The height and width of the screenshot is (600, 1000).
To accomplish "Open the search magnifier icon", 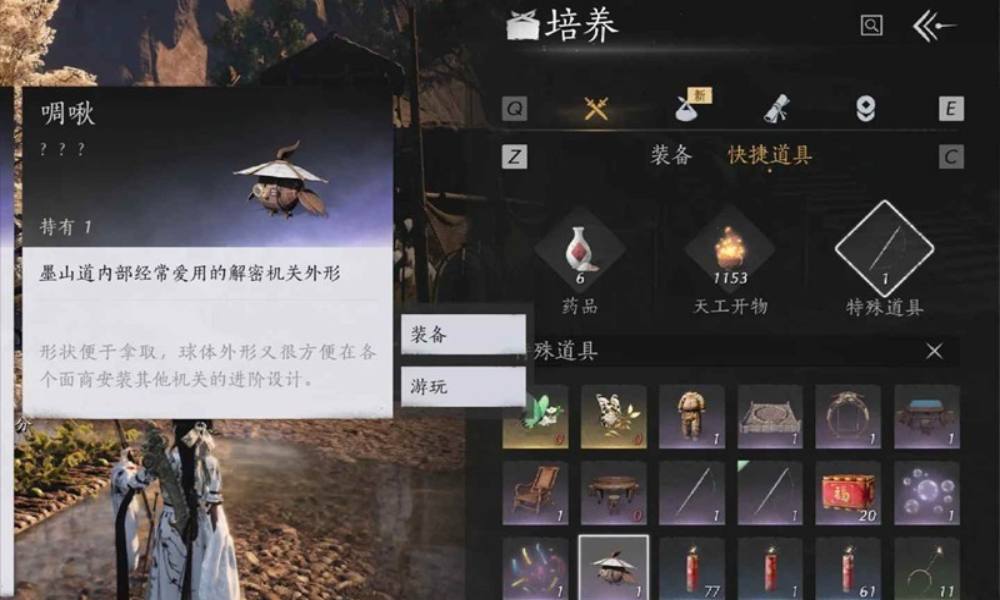I will tap(871, 27).
